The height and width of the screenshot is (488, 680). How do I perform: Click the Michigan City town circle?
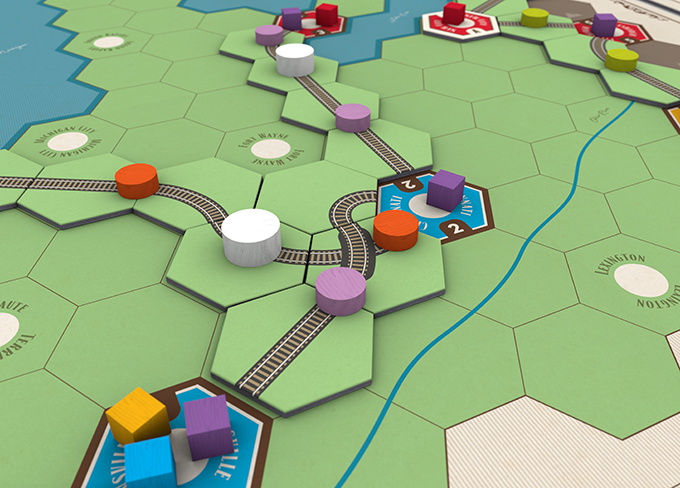68,142
